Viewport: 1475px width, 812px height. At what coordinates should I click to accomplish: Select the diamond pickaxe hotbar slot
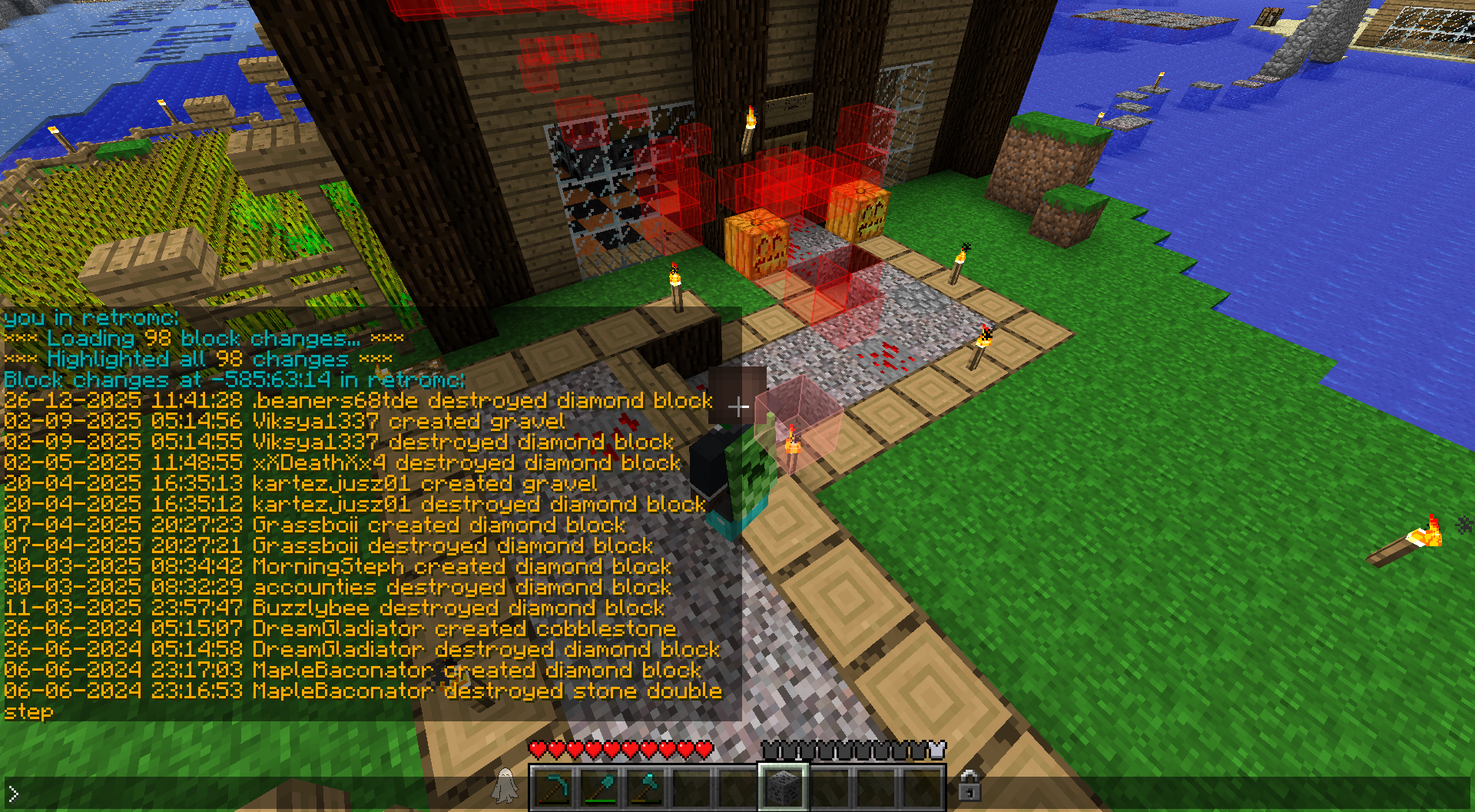(x=554, y=787)
